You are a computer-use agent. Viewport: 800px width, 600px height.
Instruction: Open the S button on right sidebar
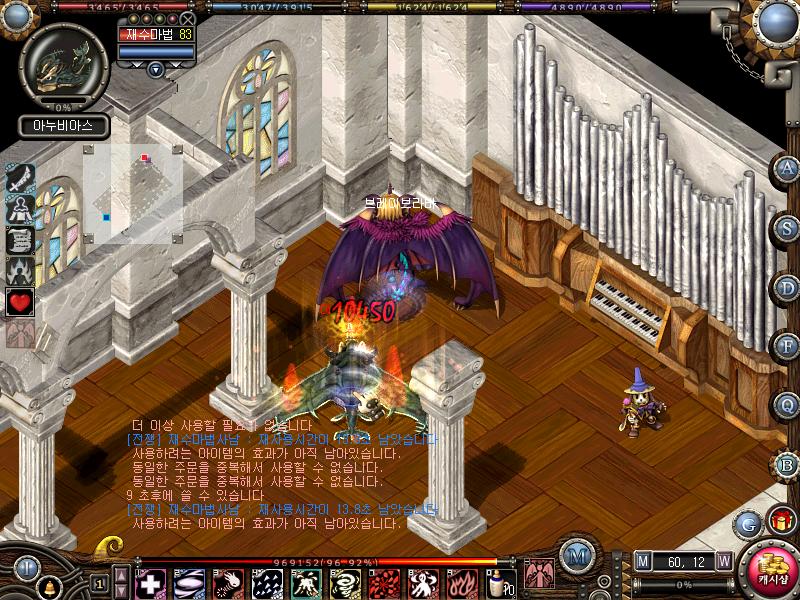point(786,227)
